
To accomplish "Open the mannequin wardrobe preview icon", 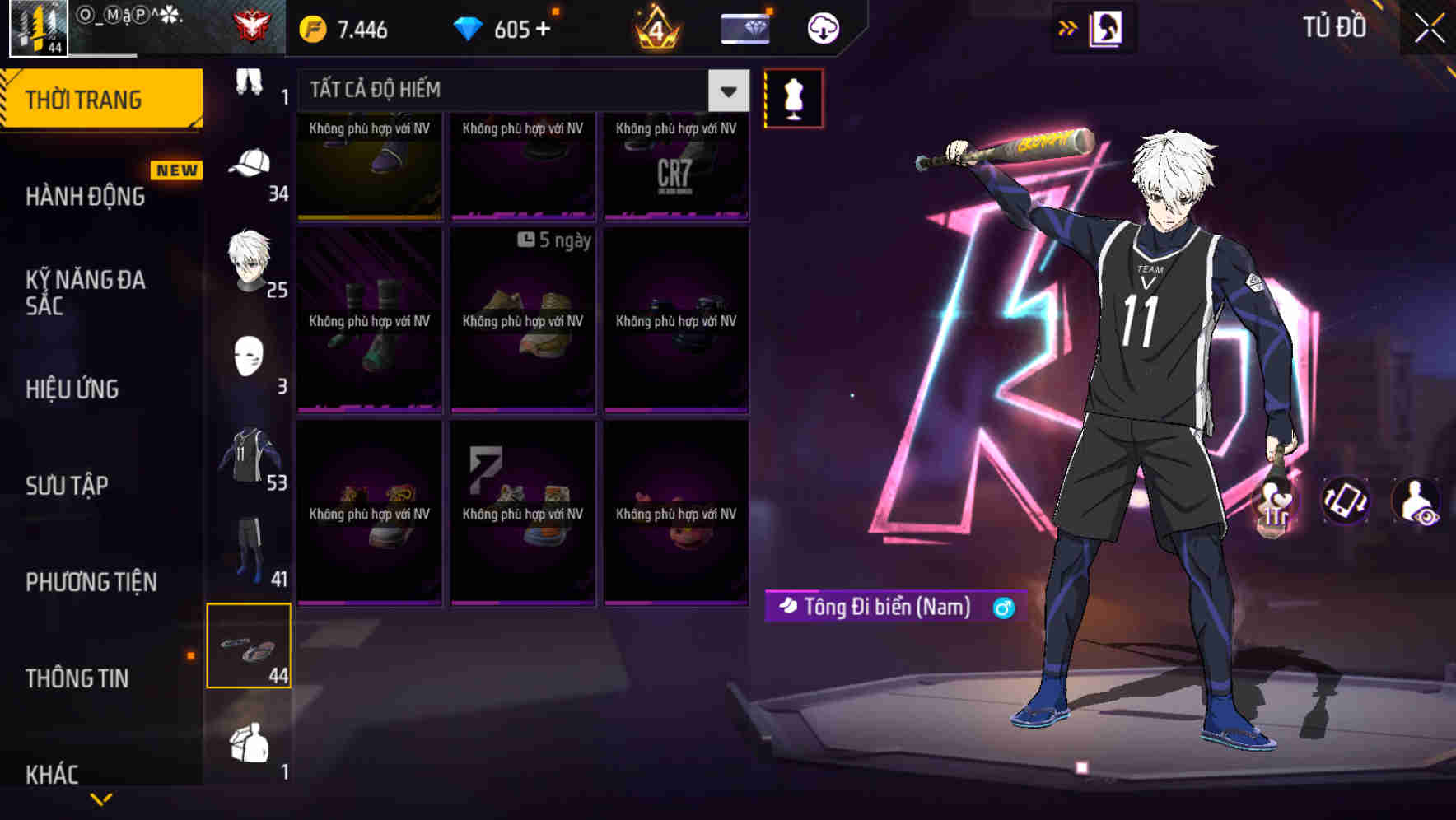I will [793, 96].
